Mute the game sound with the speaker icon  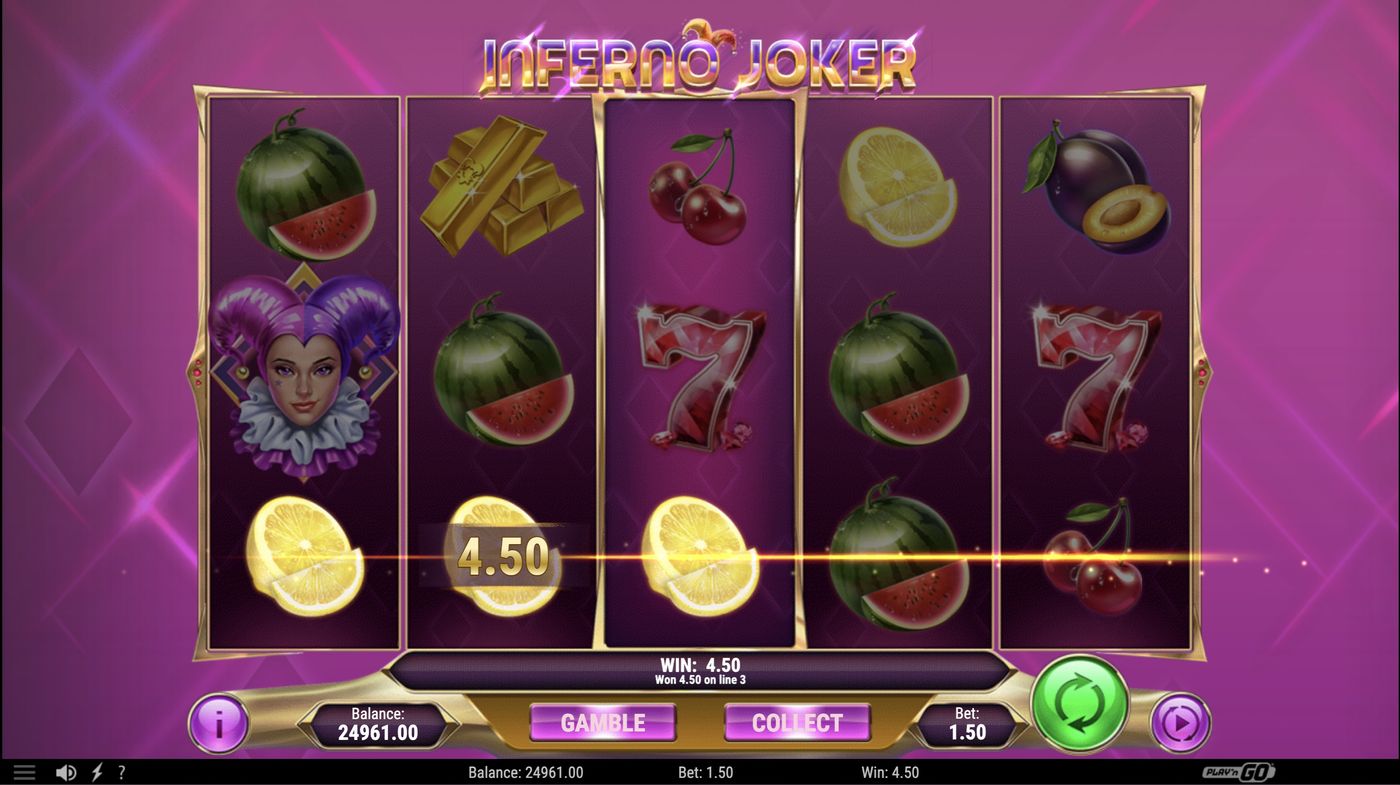(x=66, y=771)
